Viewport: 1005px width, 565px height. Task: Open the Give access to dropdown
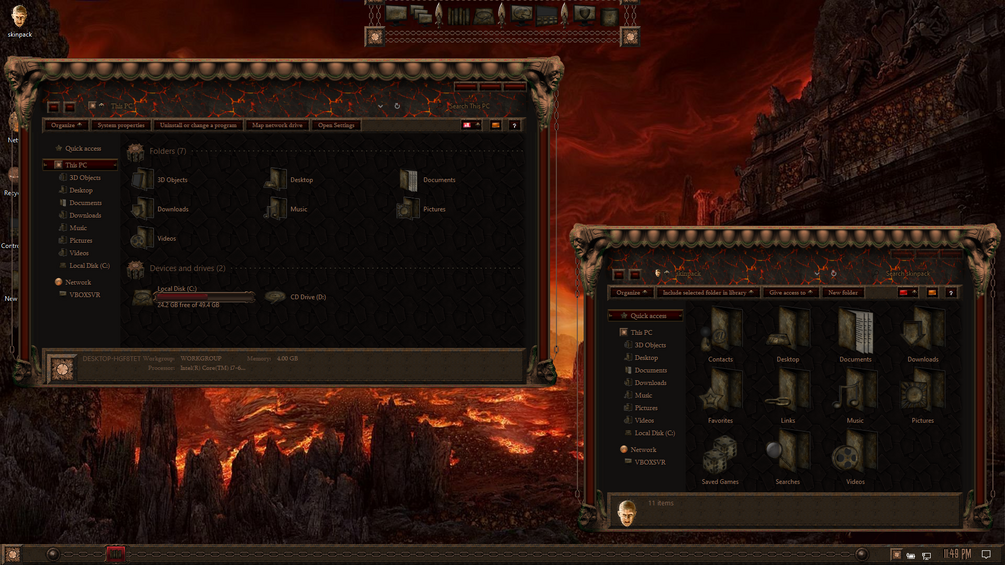pyautogui.click(x=789, y=293)
